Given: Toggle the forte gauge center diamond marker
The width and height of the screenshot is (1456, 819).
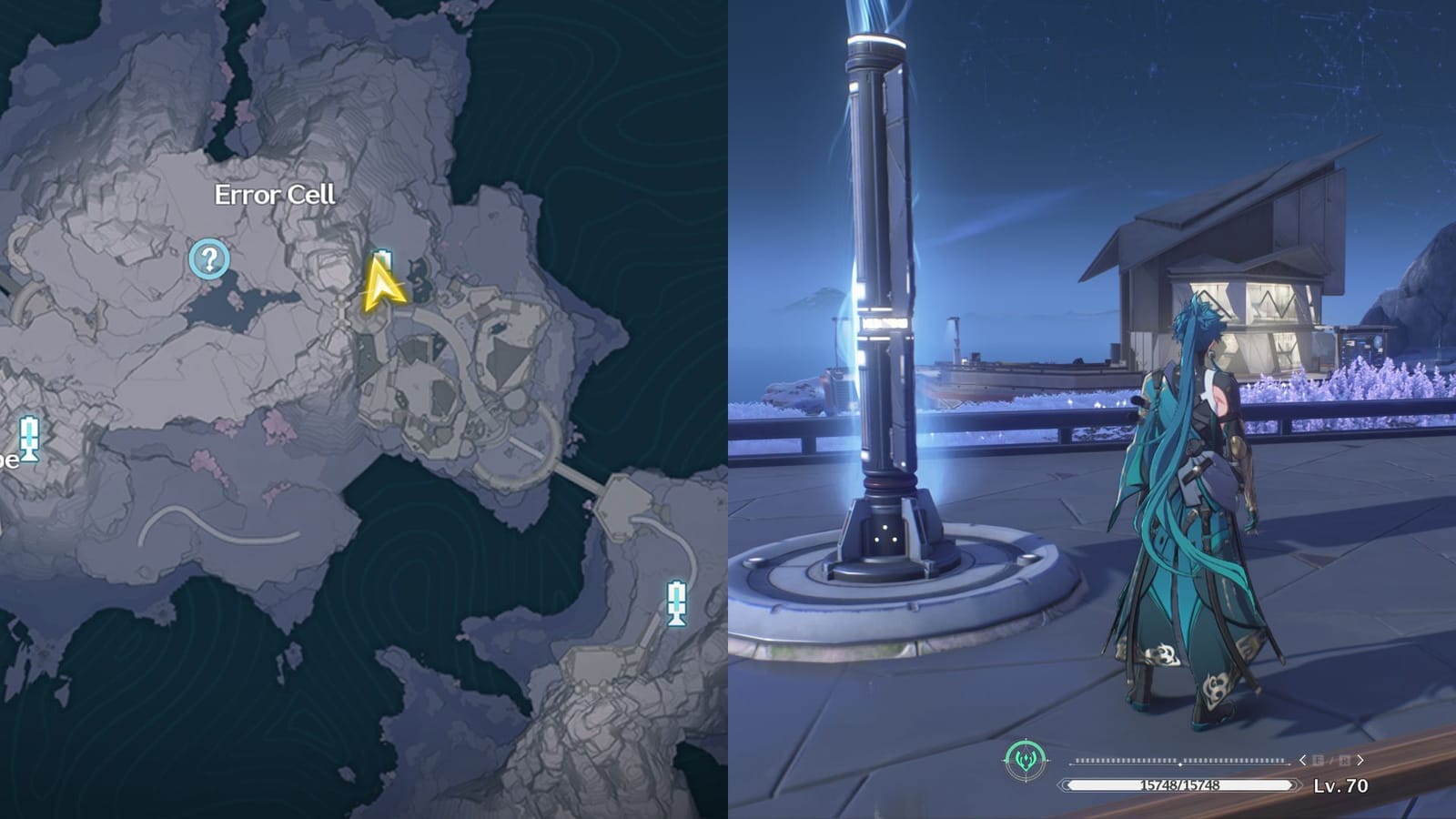Looking at the screenshot, I should [x=1180, y=763].
